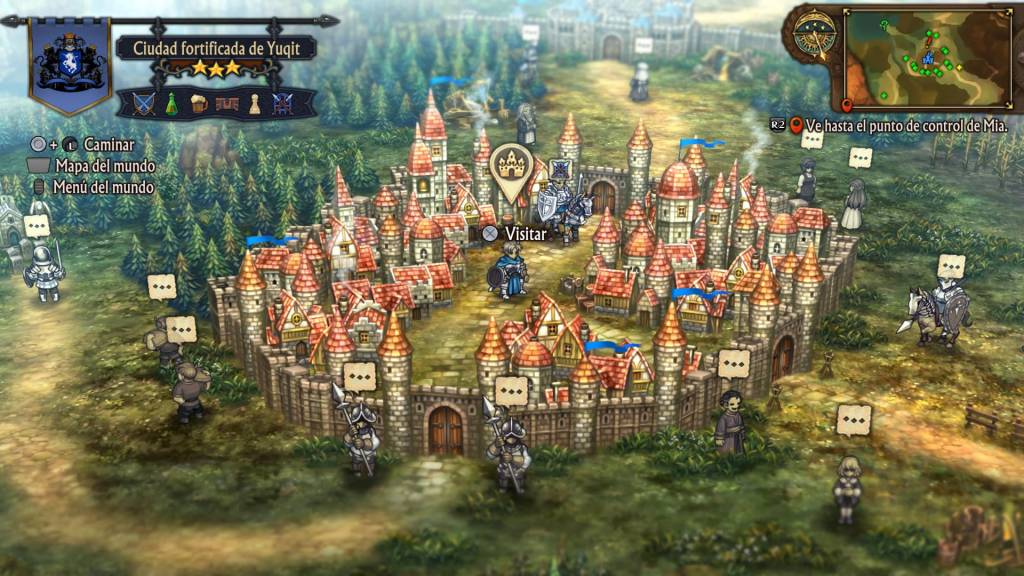Image resolution: width=1024 pixels, height=576 pixels.
Task: Click the yellow diamond marker on minimap
Action: pos(960,67)
